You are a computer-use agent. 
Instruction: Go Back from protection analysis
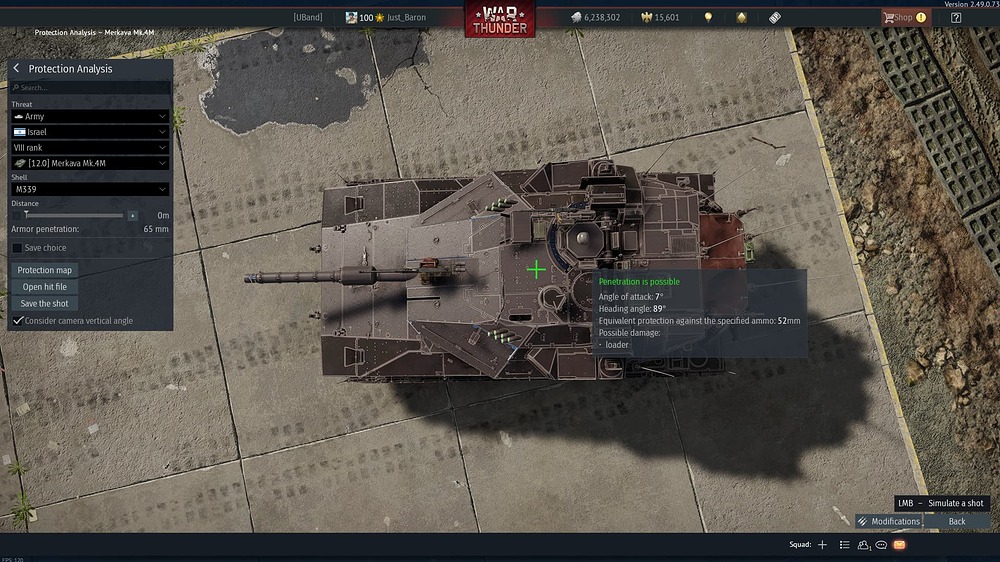pos(957,521)
